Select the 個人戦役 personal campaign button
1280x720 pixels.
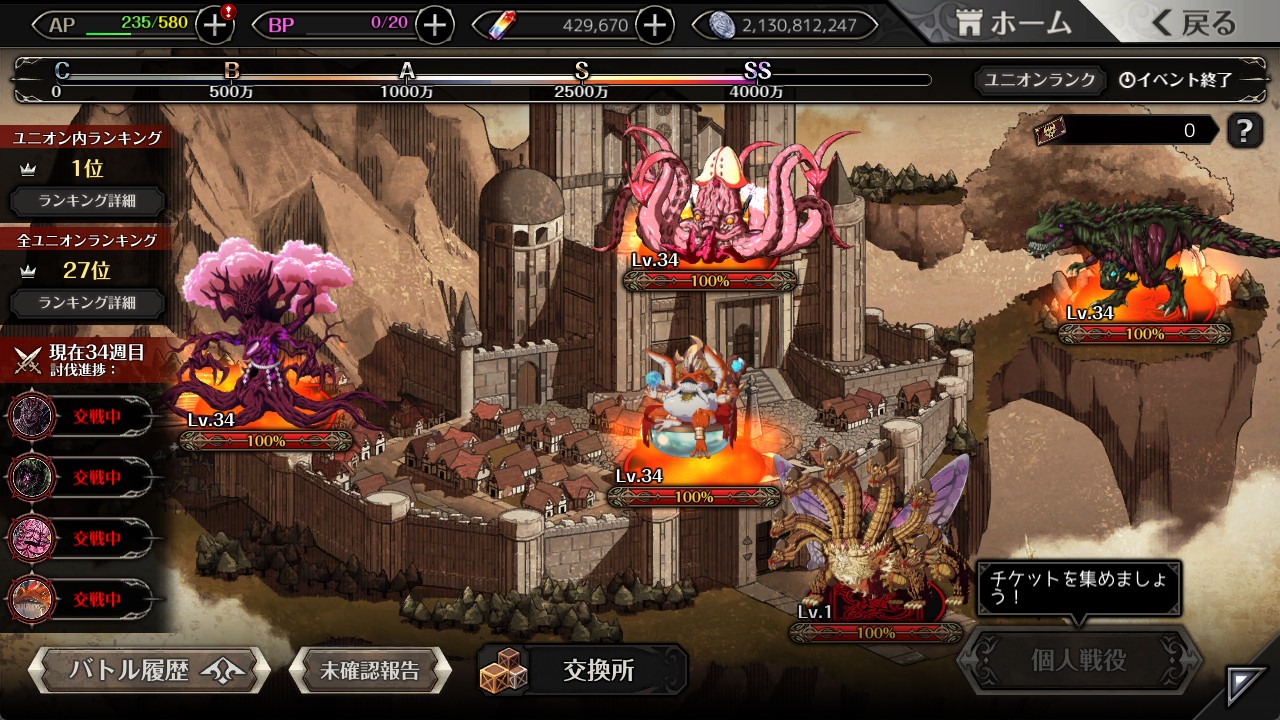click(x=1079, y=660)
